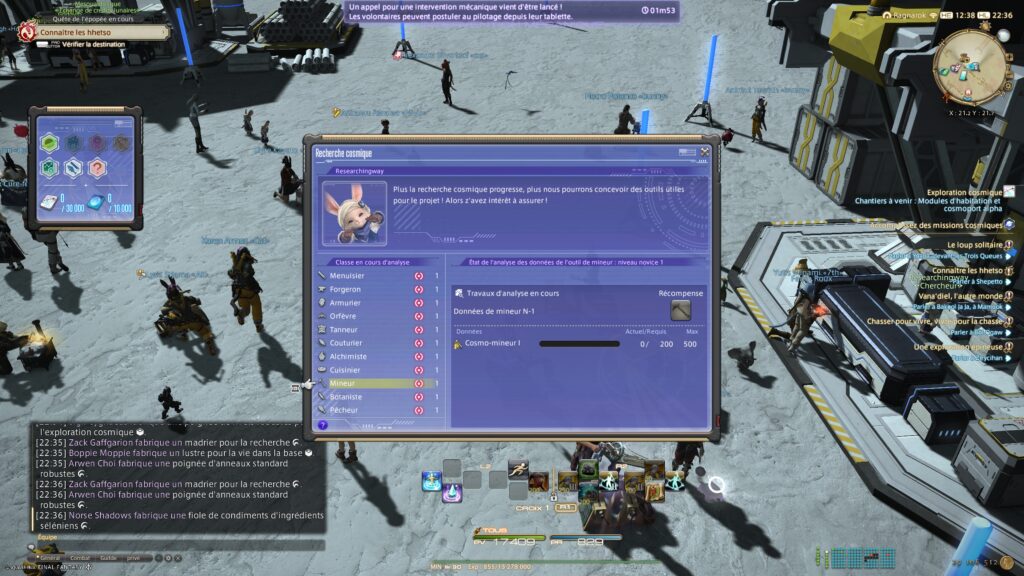The image size is (1024, 576).
Task: Switch to the Combat chat tab
Action: [80, 558]
